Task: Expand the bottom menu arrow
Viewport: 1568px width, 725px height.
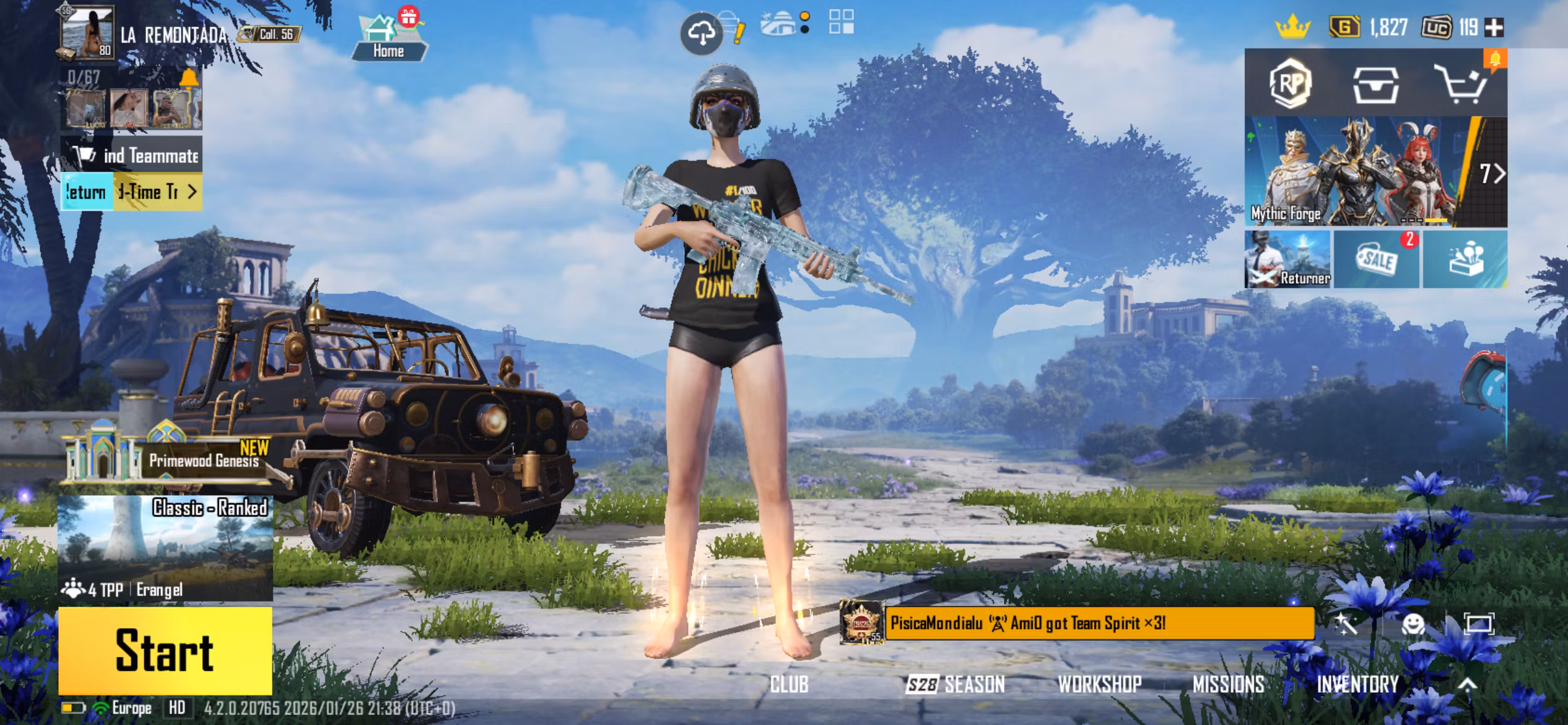Action: [1467, 684]
